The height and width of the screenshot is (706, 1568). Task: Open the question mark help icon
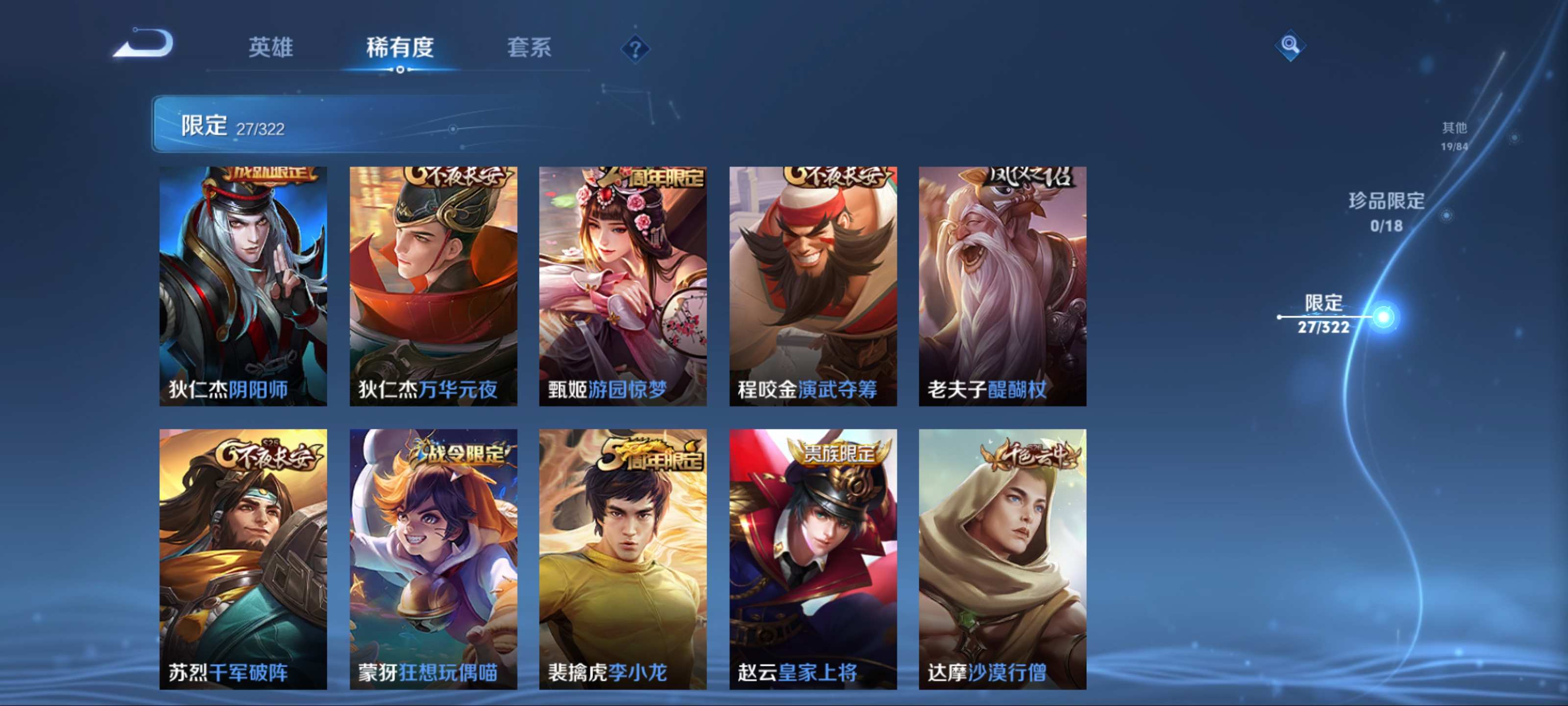(x=635, y=49)
